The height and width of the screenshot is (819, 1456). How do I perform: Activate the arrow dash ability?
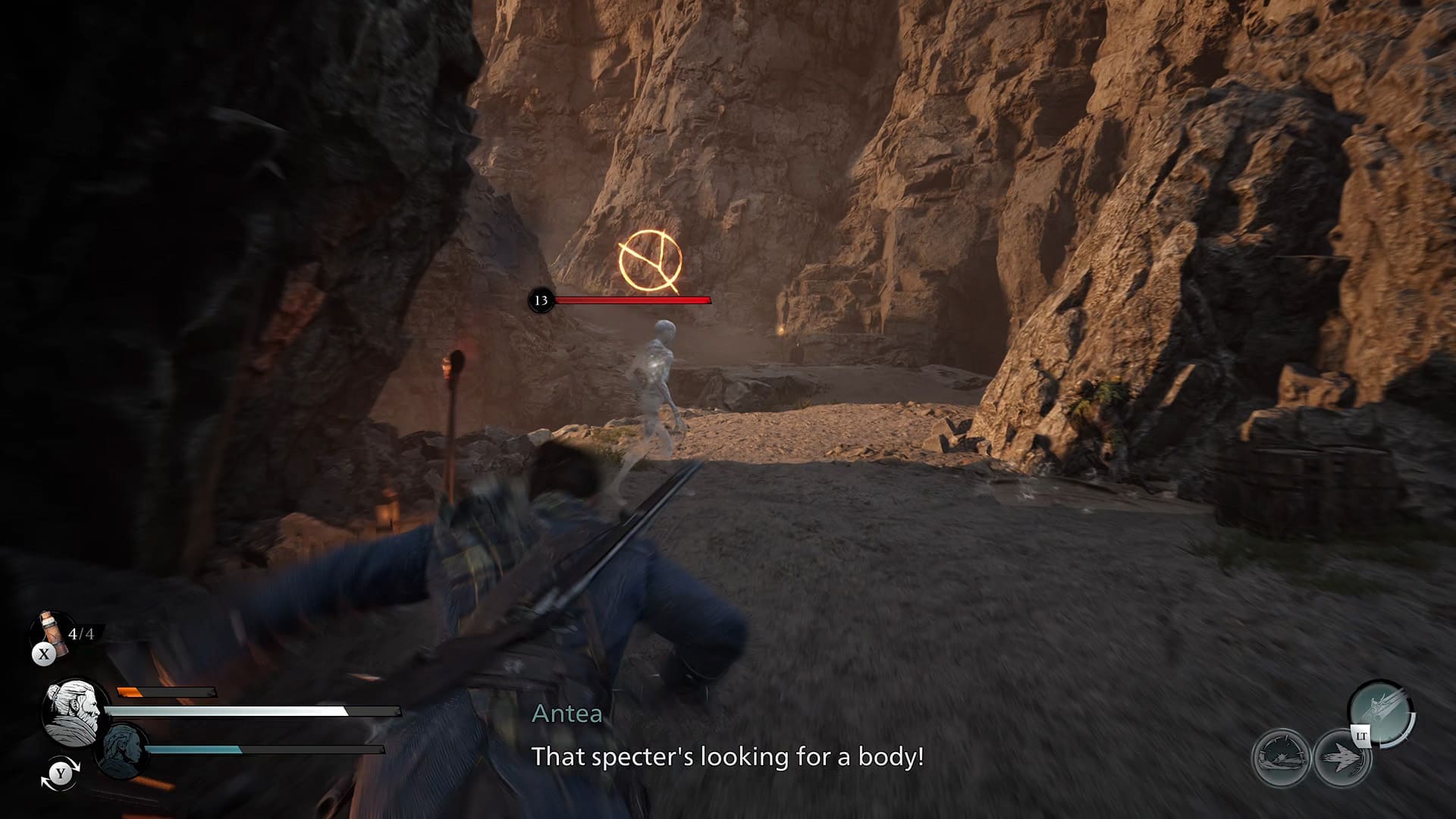[x=1343, y=757]
